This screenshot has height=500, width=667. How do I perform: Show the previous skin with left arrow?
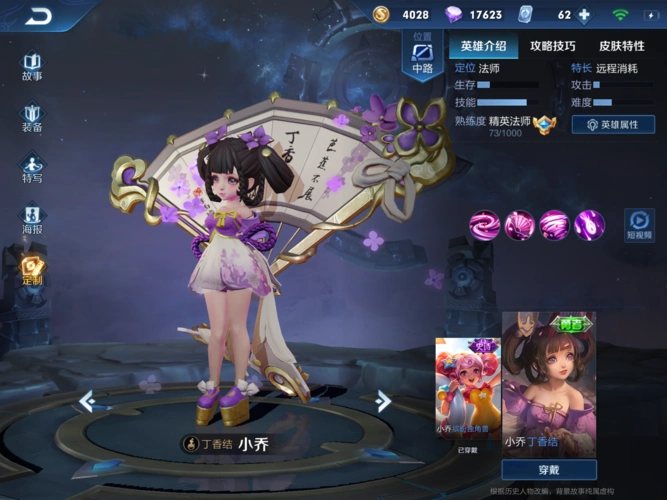tap(87, 401)
